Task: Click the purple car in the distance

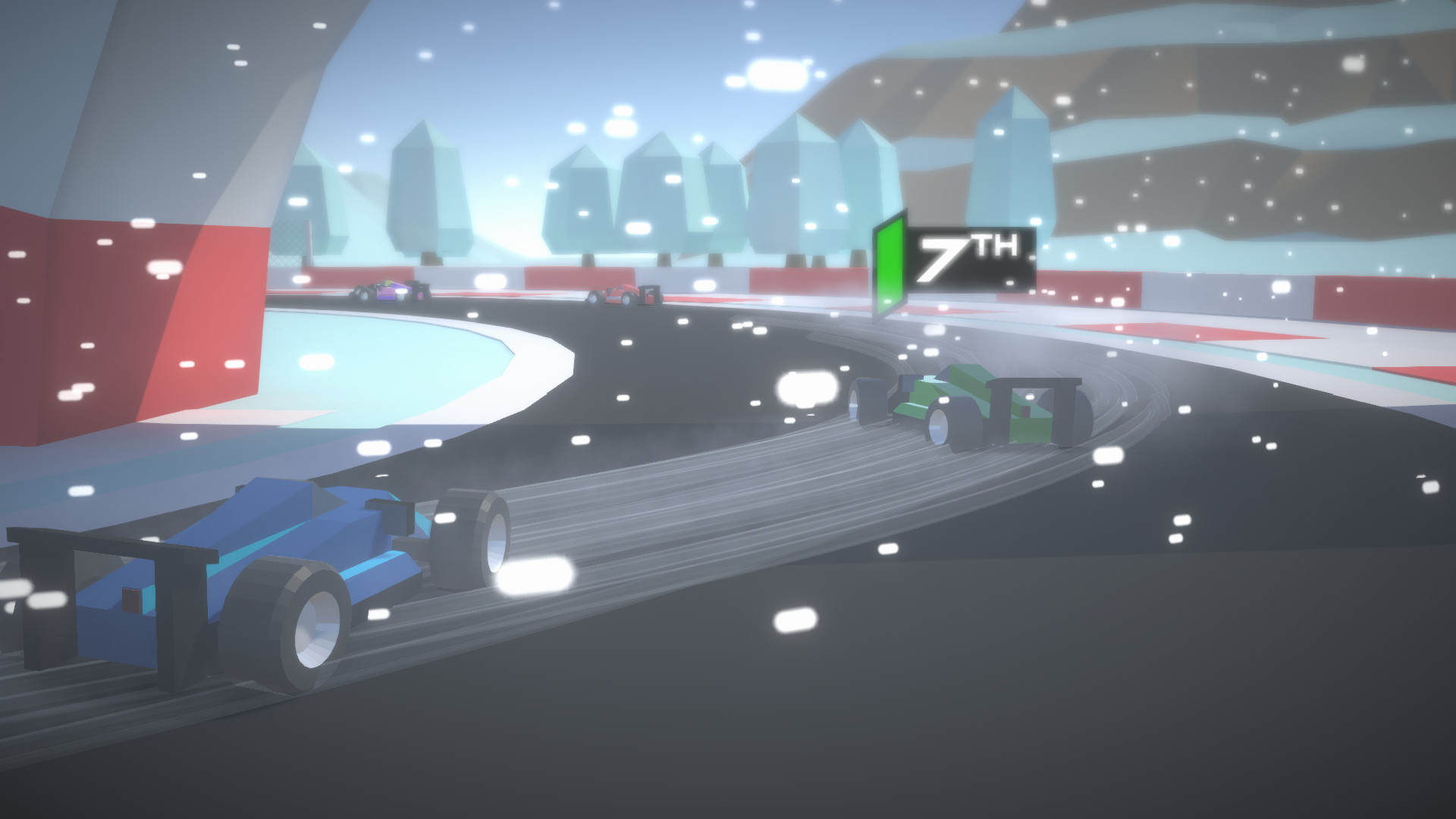Action: pos(387,292)
